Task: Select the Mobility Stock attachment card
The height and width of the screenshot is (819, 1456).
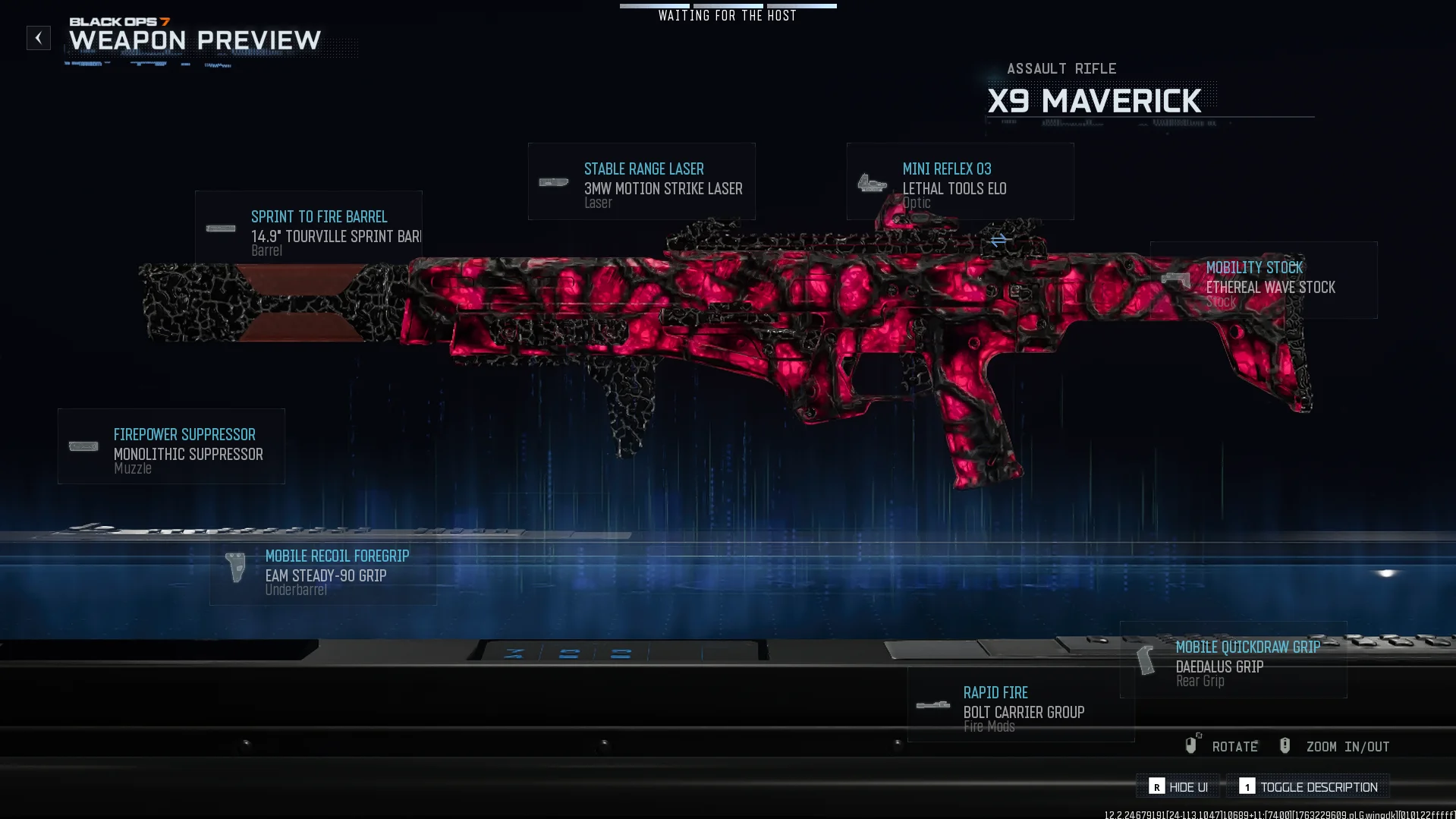Action: (1263, 280)
